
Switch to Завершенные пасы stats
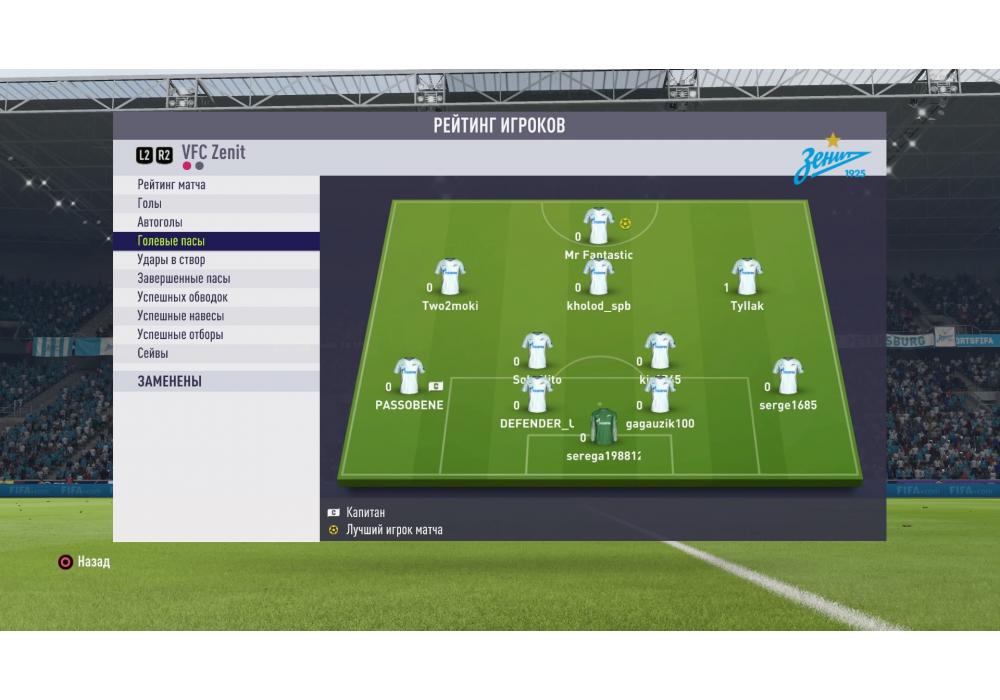click(x=183, y=279)
